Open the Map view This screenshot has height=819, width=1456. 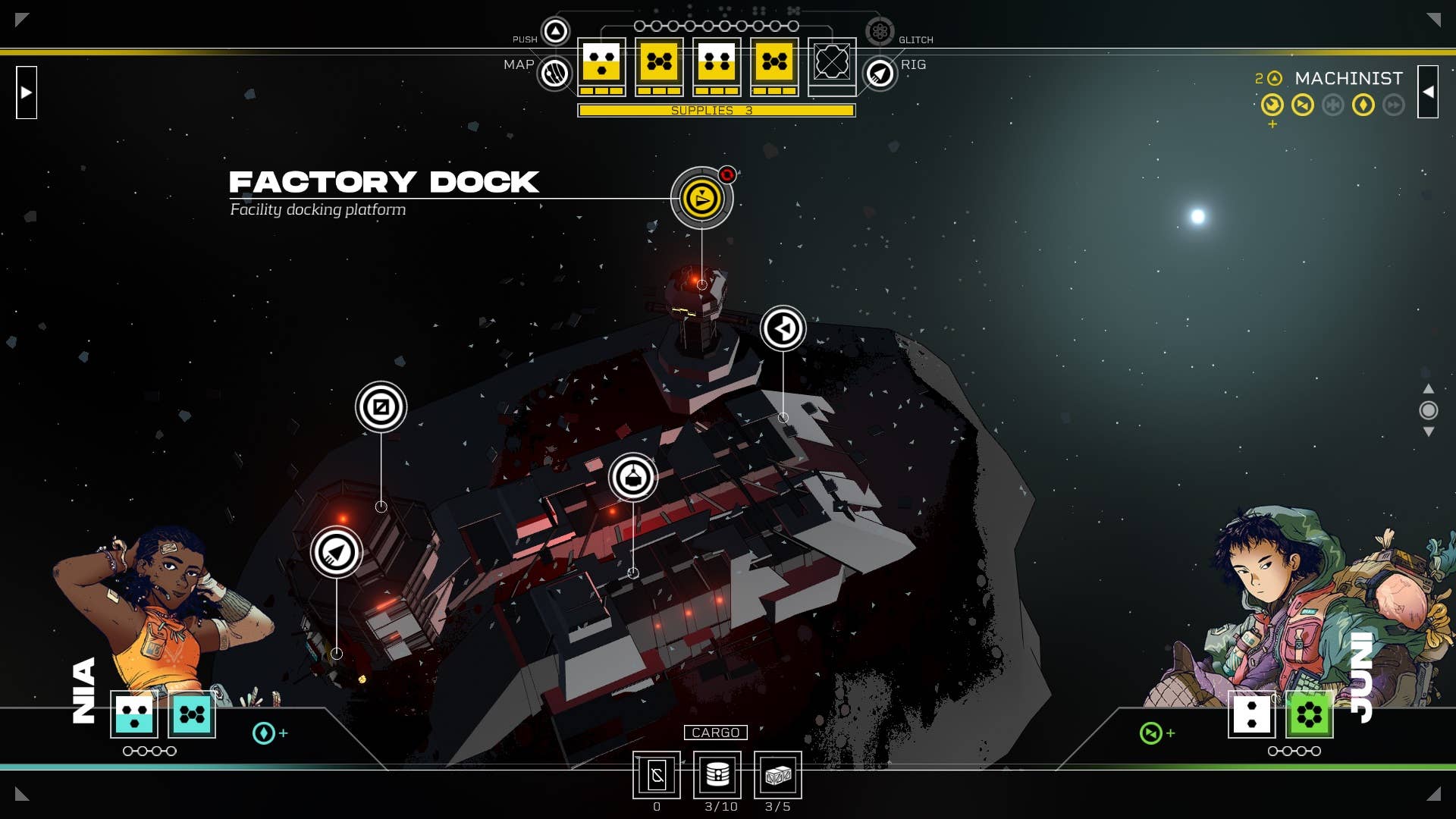click(x=555, y=74)
